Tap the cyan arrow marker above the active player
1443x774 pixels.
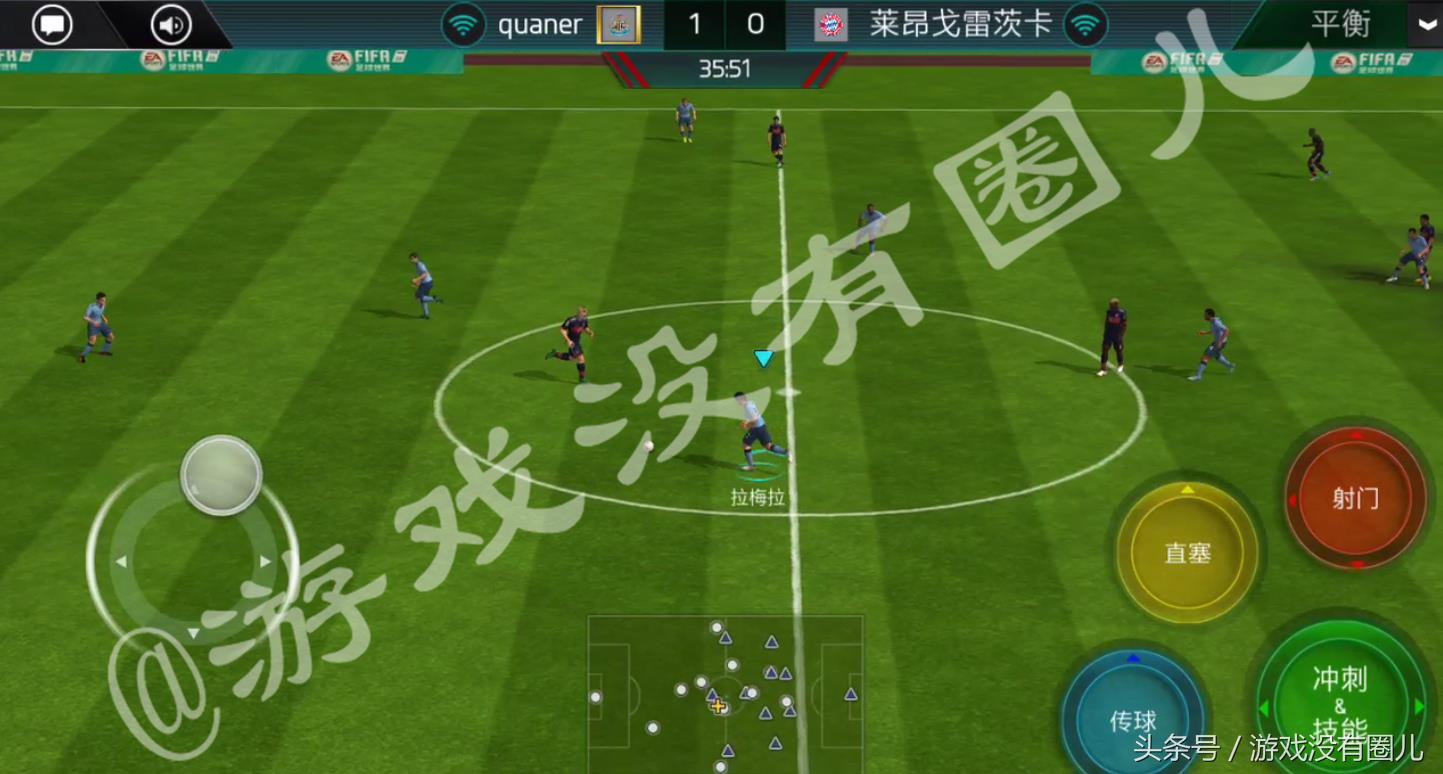click(x=764, y=358)
